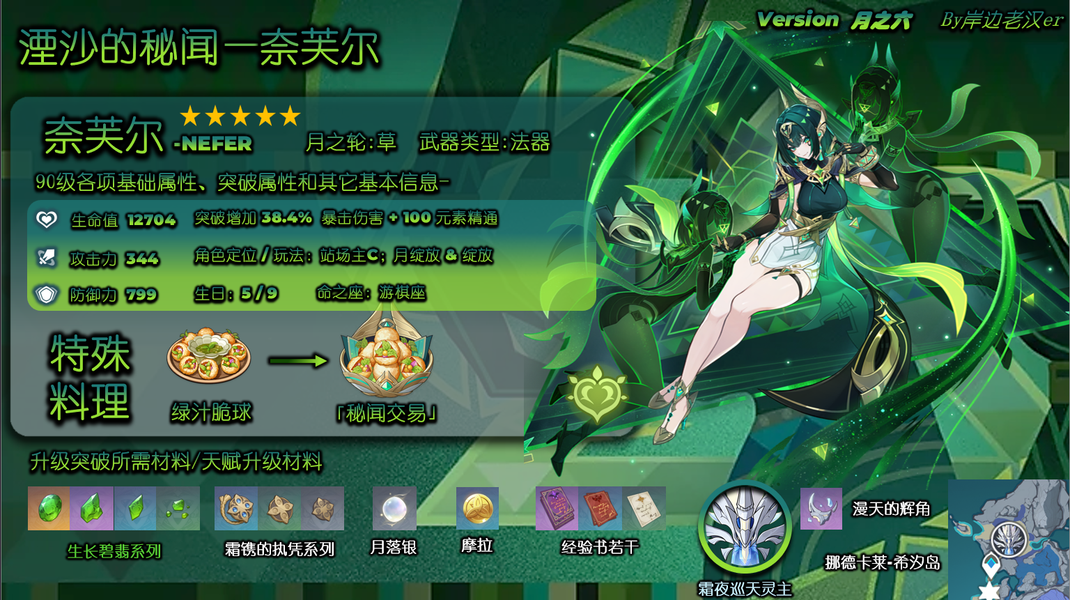
Task: Open the 霜夜巡天灵主 boss portrait
Action: (744, 526)
